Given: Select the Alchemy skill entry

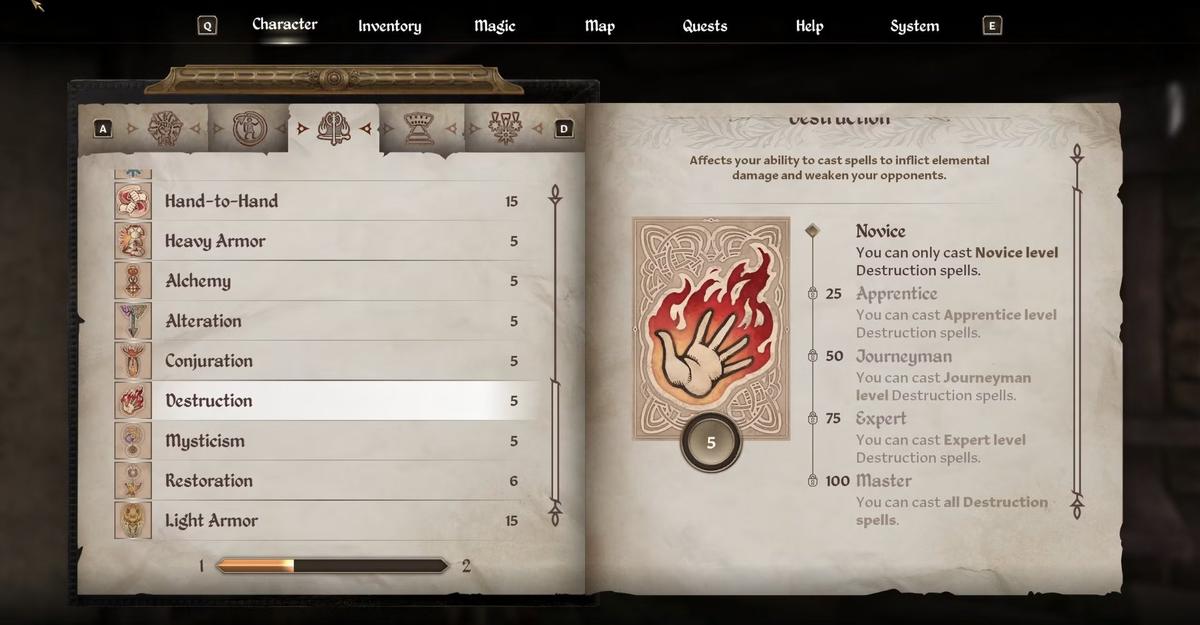Looking at the screenshot, I should point(330,281).
